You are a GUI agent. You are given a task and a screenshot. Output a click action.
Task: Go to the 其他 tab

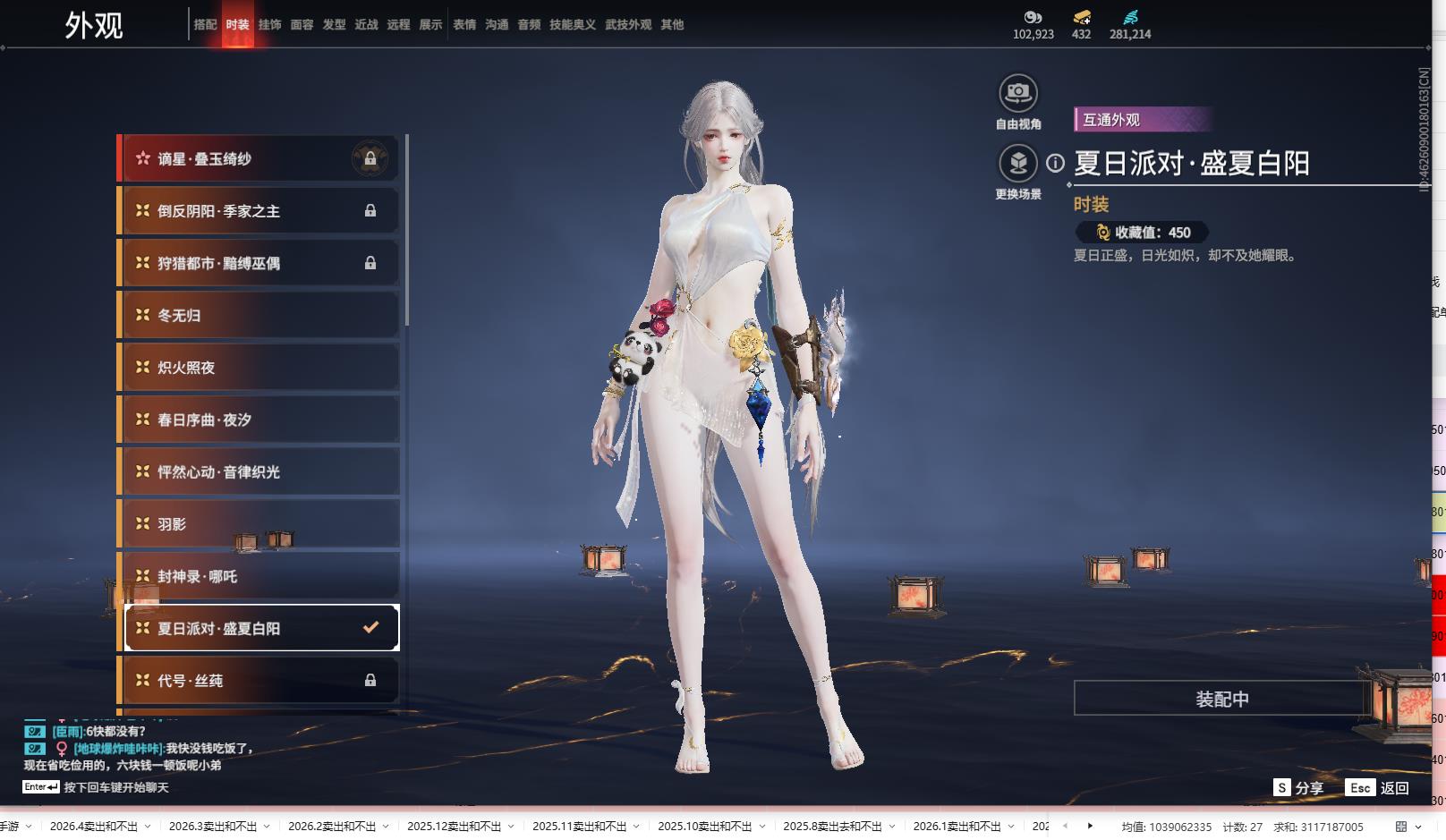(672, 25)
